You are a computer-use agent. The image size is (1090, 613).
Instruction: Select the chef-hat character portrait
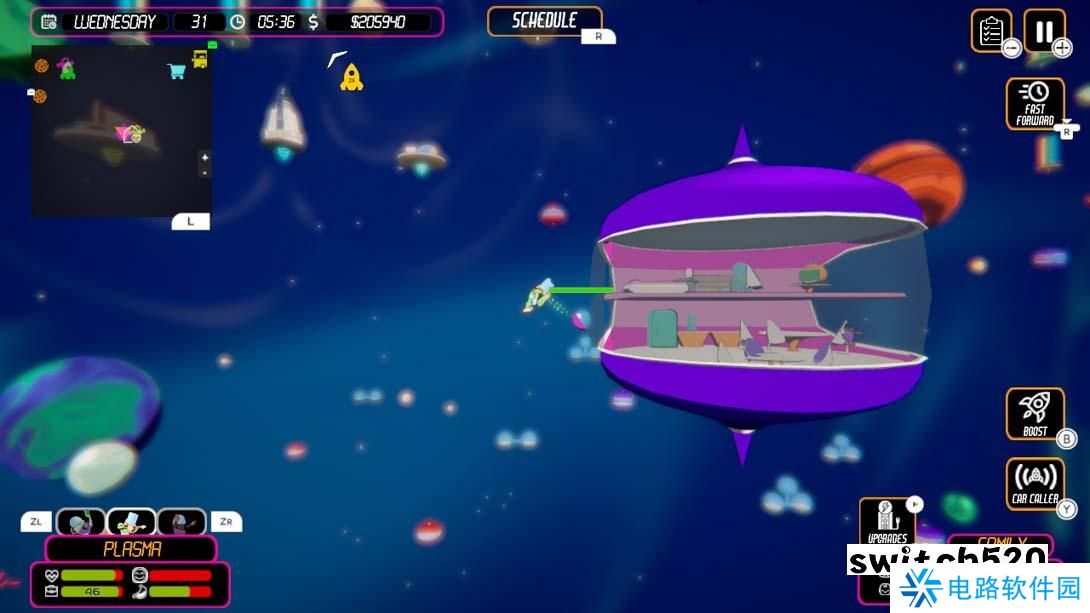click(131, 522)
